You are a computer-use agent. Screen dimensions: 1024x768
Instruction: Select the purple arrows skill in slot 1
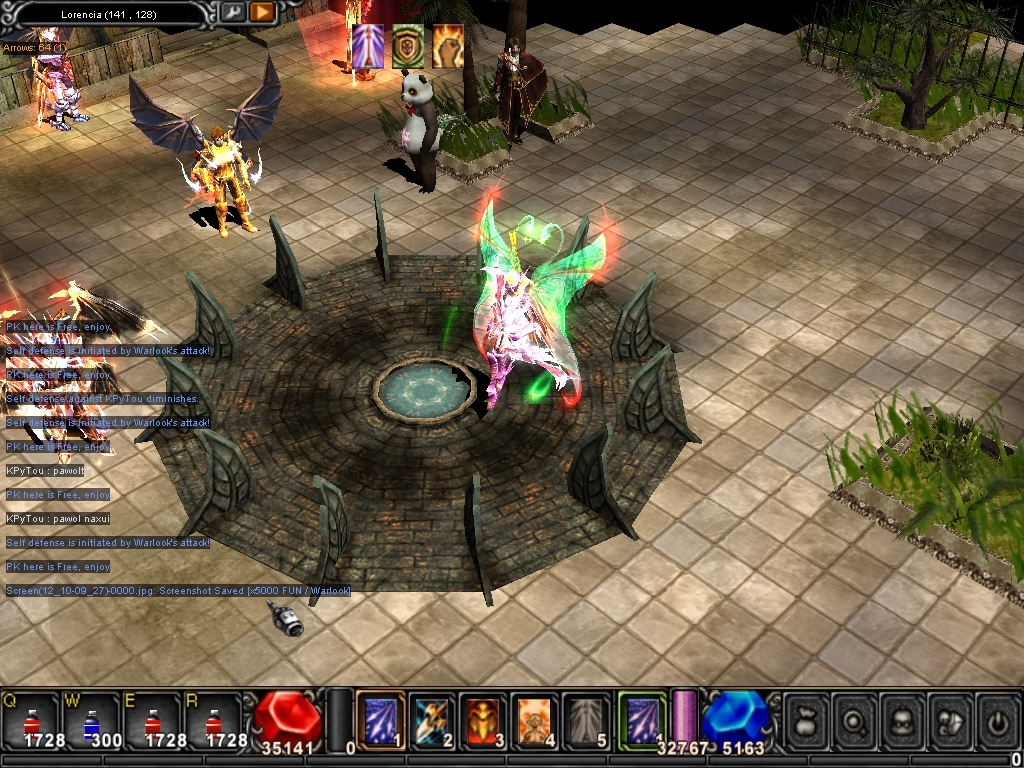[x=380, y=719]
